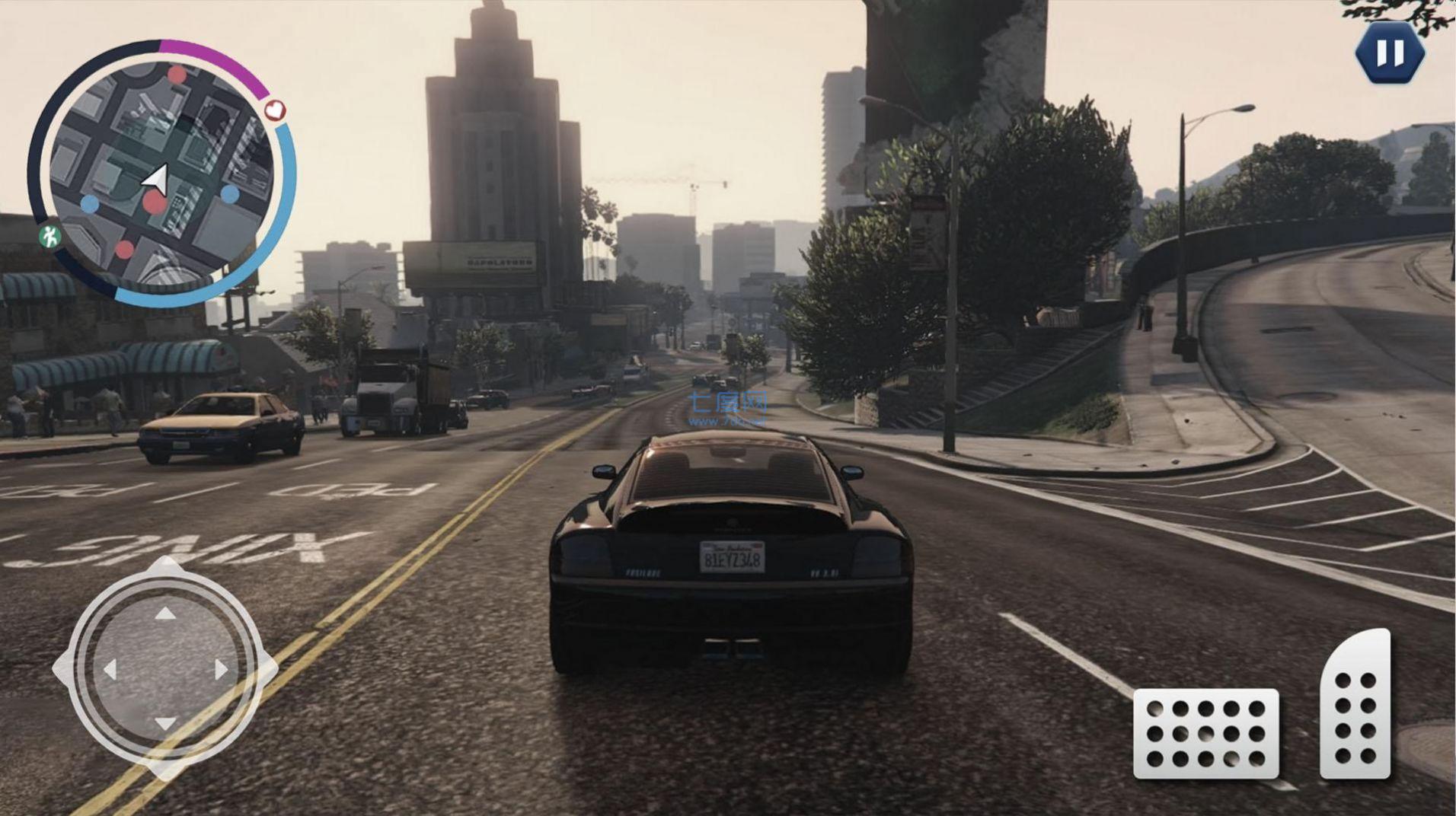The height and width of the screenshot is (816, 1456).
Task: Click the green running figure icon
Action: (x=51, y=237)
